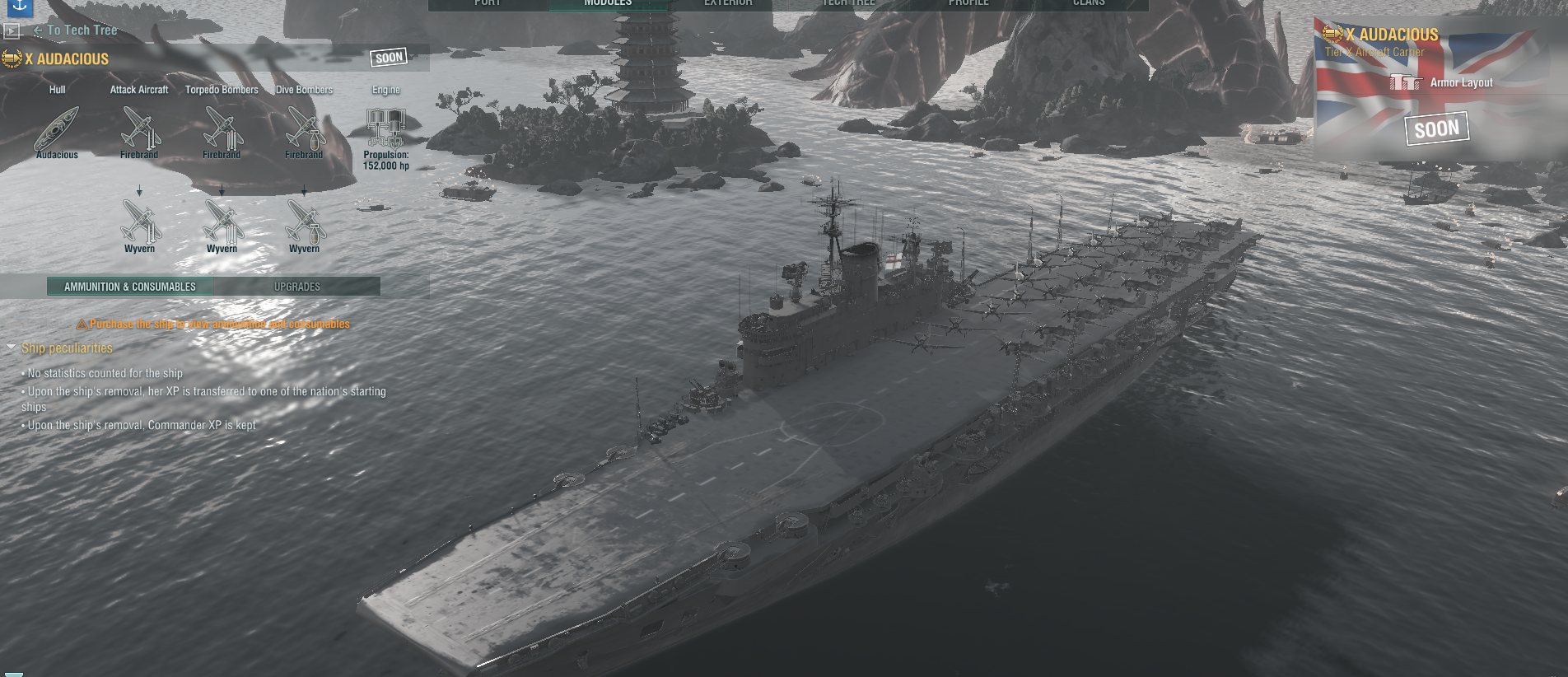
Task: Open the Exterior tab
Action: tap(728, 3)
